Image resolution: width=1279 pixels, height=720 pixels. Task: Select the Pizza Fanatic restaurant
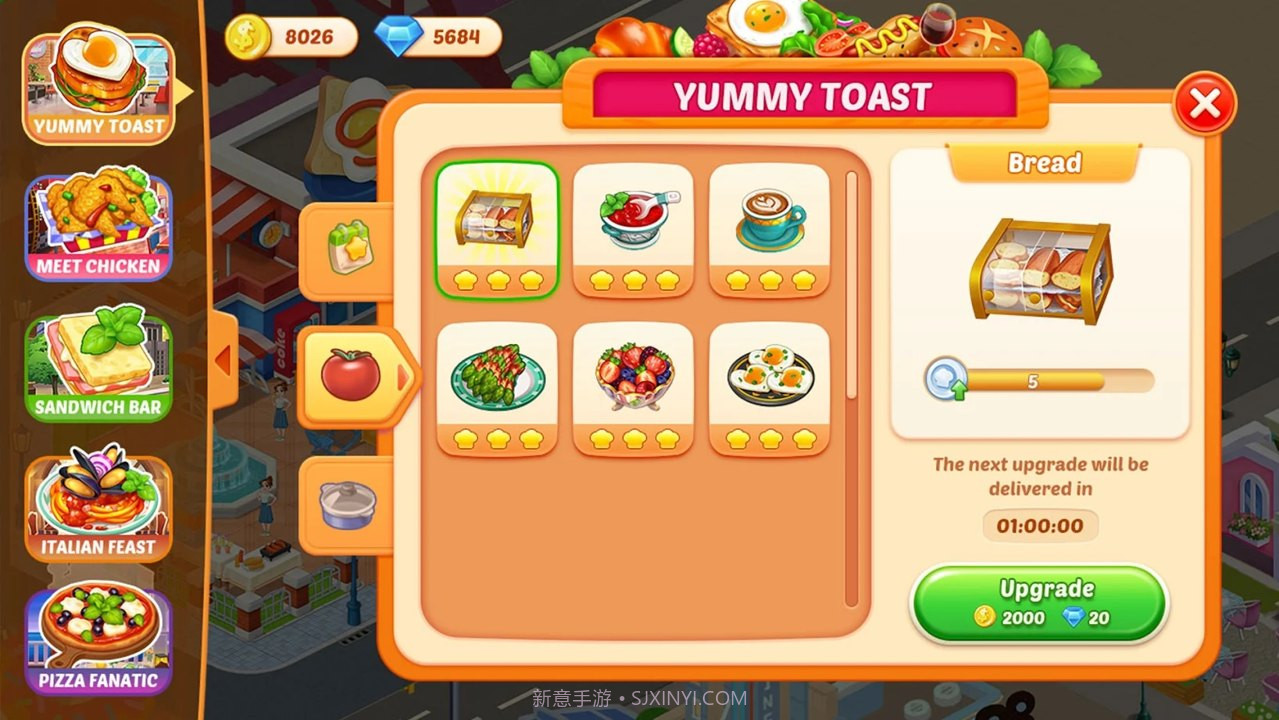98,640
